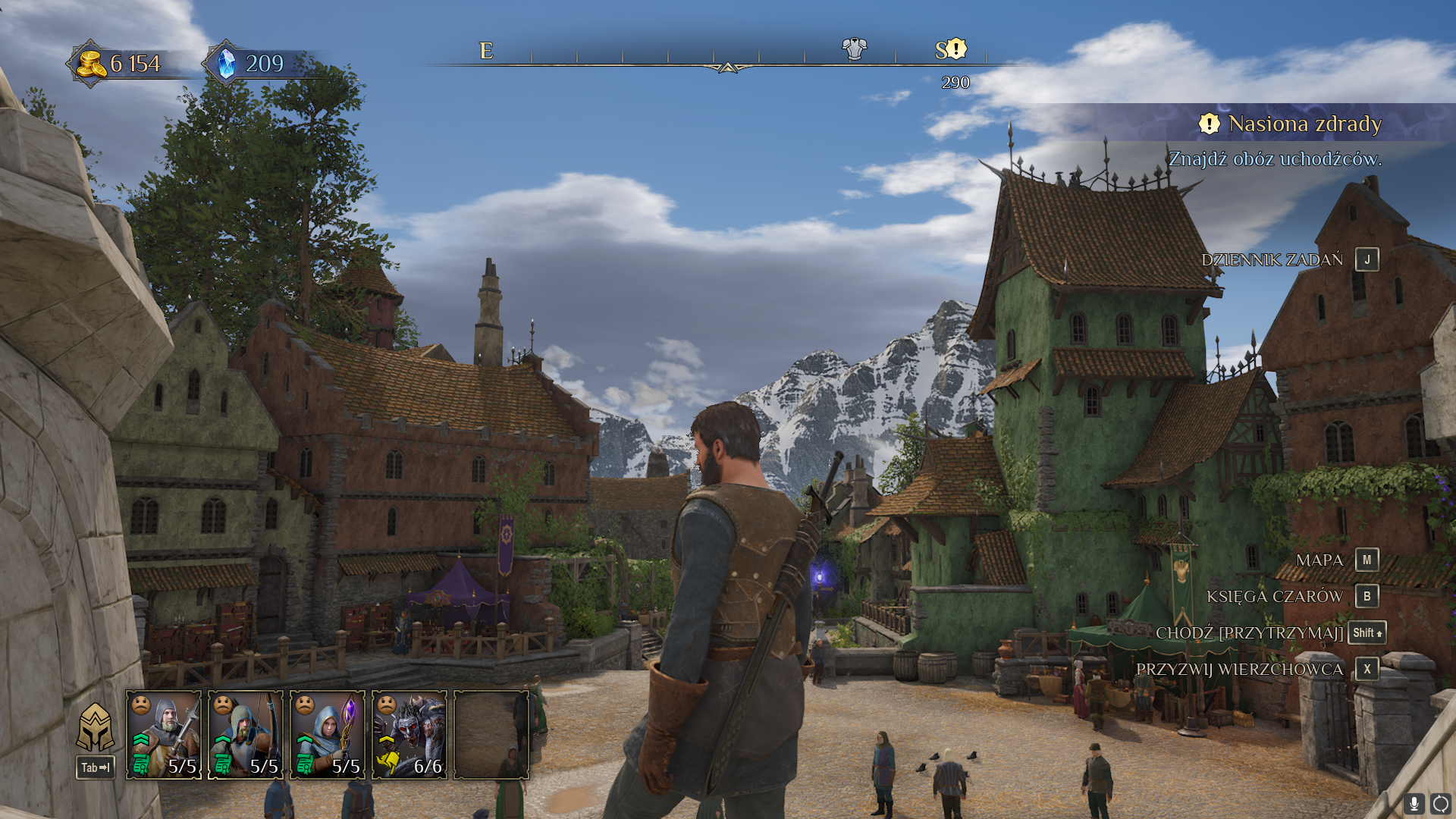Select the spearman unit card
The height and width of the screenshot is (819, 1456).
click(x=164, y=734)
